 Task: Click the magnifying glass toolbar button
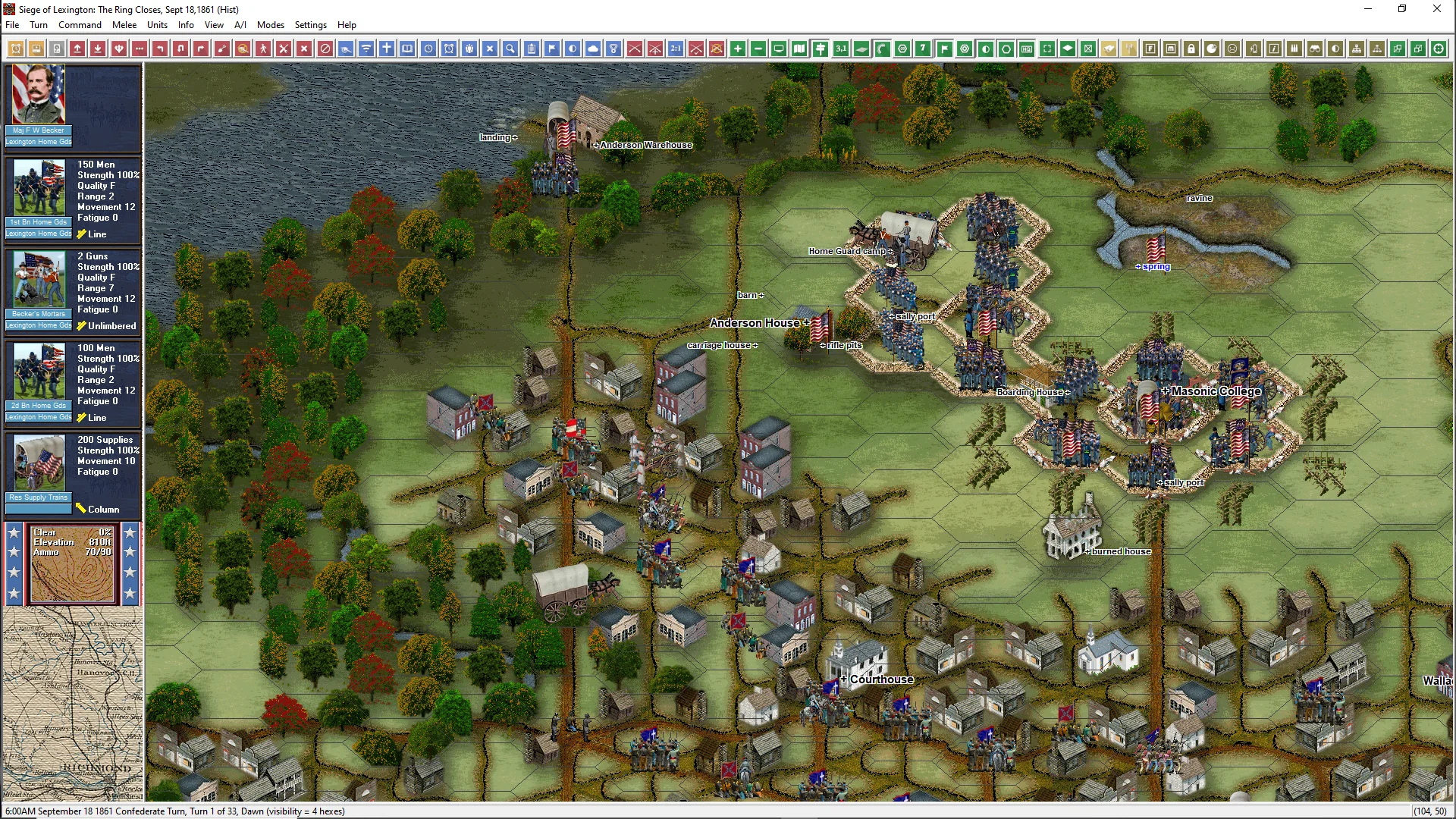pos(511,49)
